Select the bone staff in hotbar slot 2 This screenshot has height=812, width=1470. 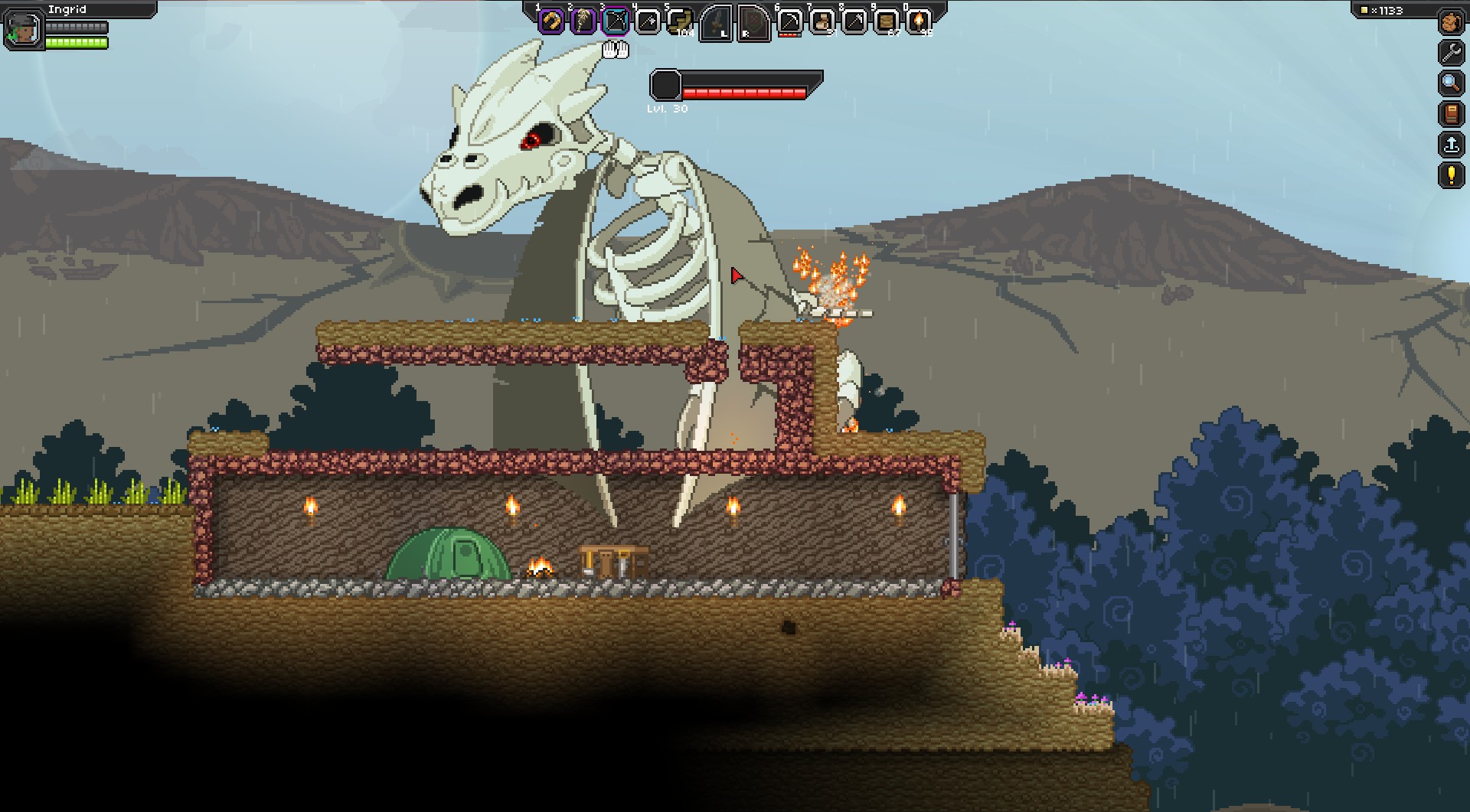[583, 21]
